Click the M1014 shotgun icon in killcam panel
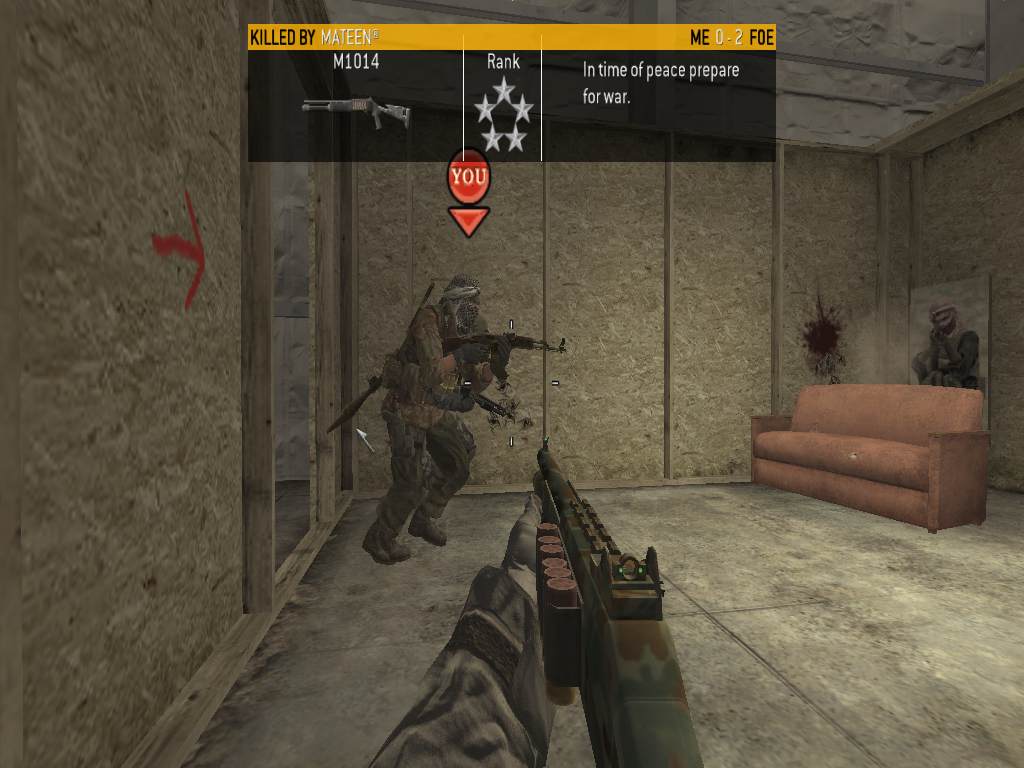1024x768 pixels. (x=355, y=110)
